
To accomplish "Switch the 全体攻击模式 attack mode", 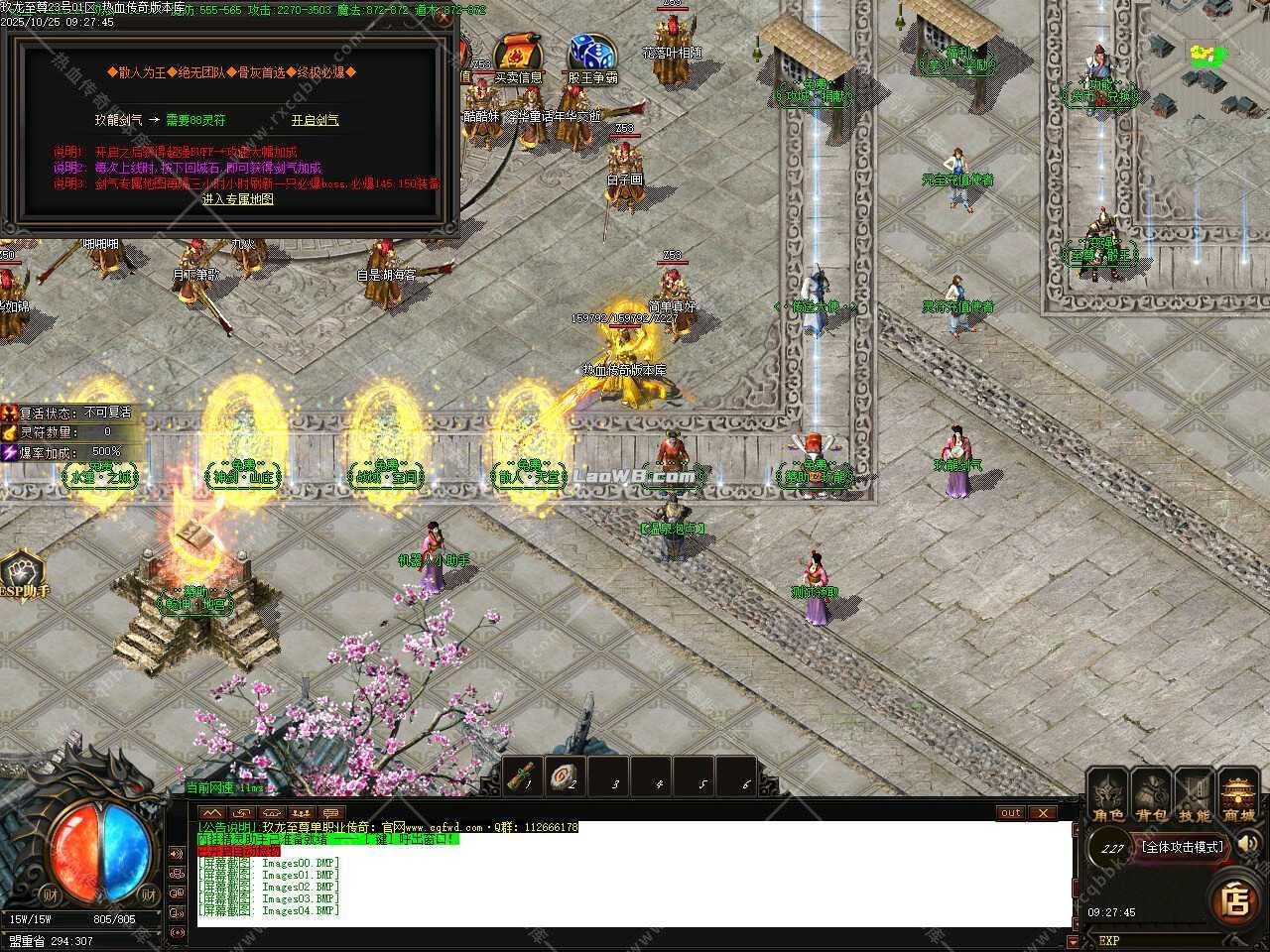I will pyautogui.click(x=1182, y=848).
